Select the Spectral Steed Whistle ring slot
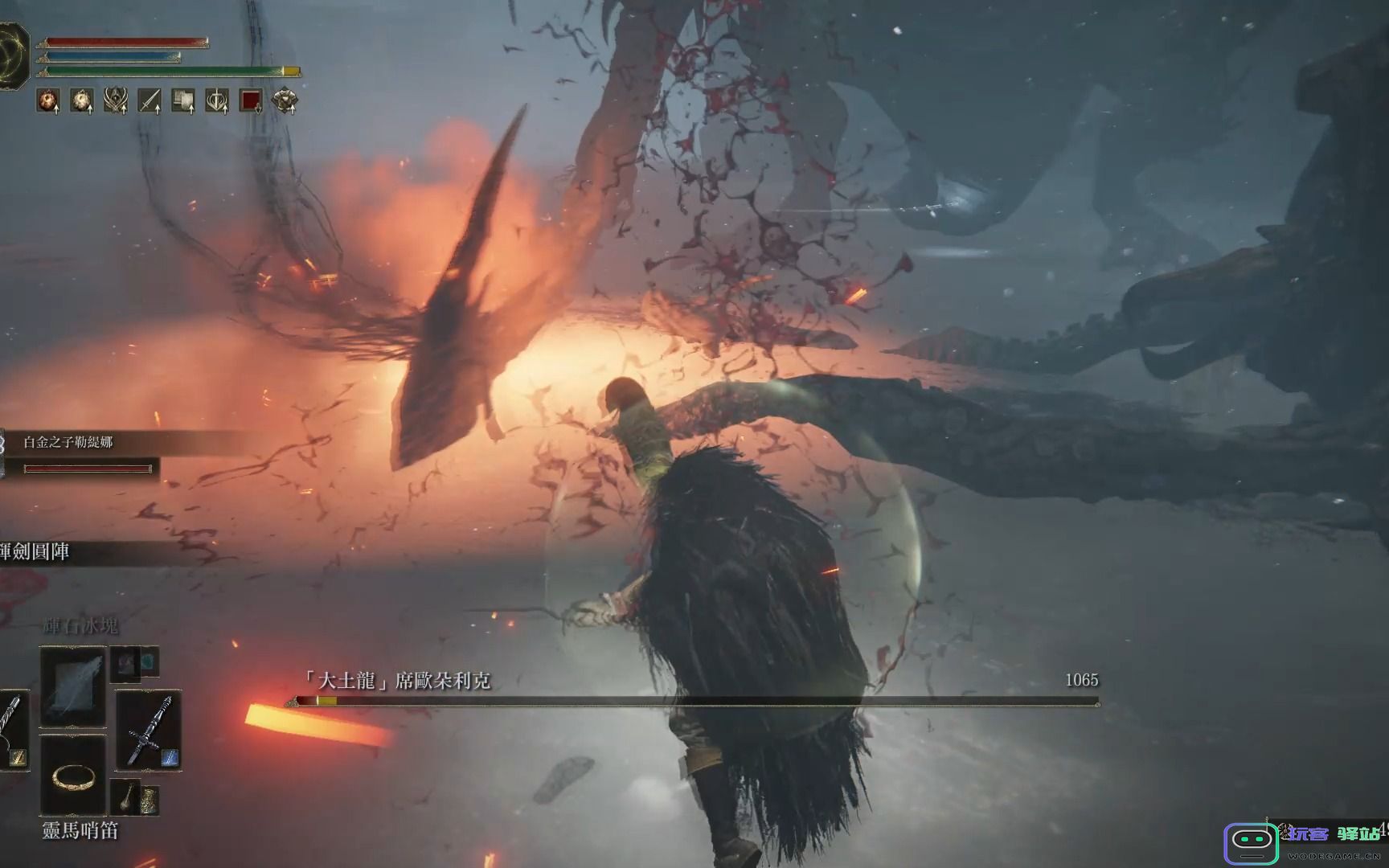This screenshot has height=868, width=1389. pos(73,776)
